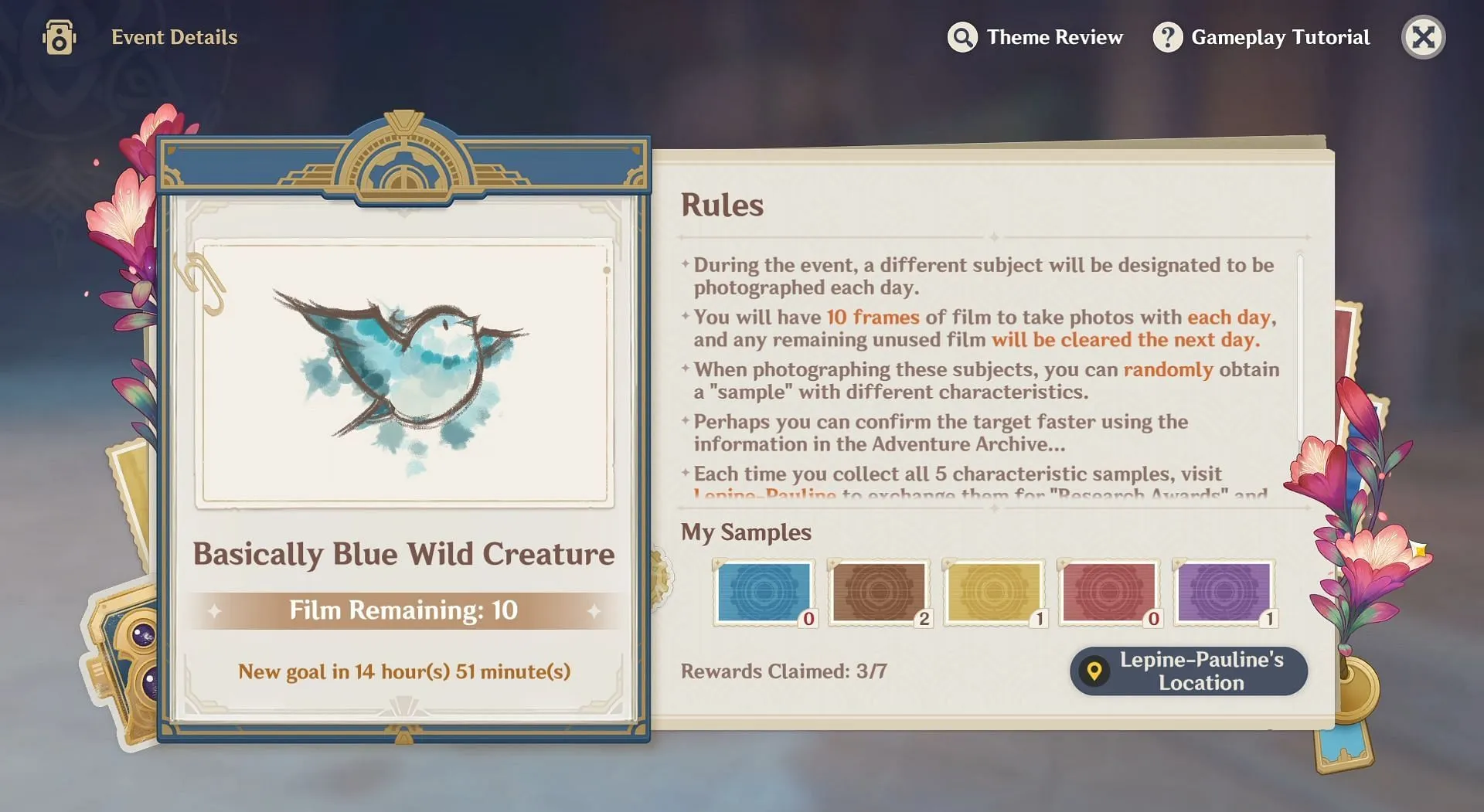Viewport: 1484px width, 812px height.
Task: Switch to the Rules section header
Action: pos(722,205)
